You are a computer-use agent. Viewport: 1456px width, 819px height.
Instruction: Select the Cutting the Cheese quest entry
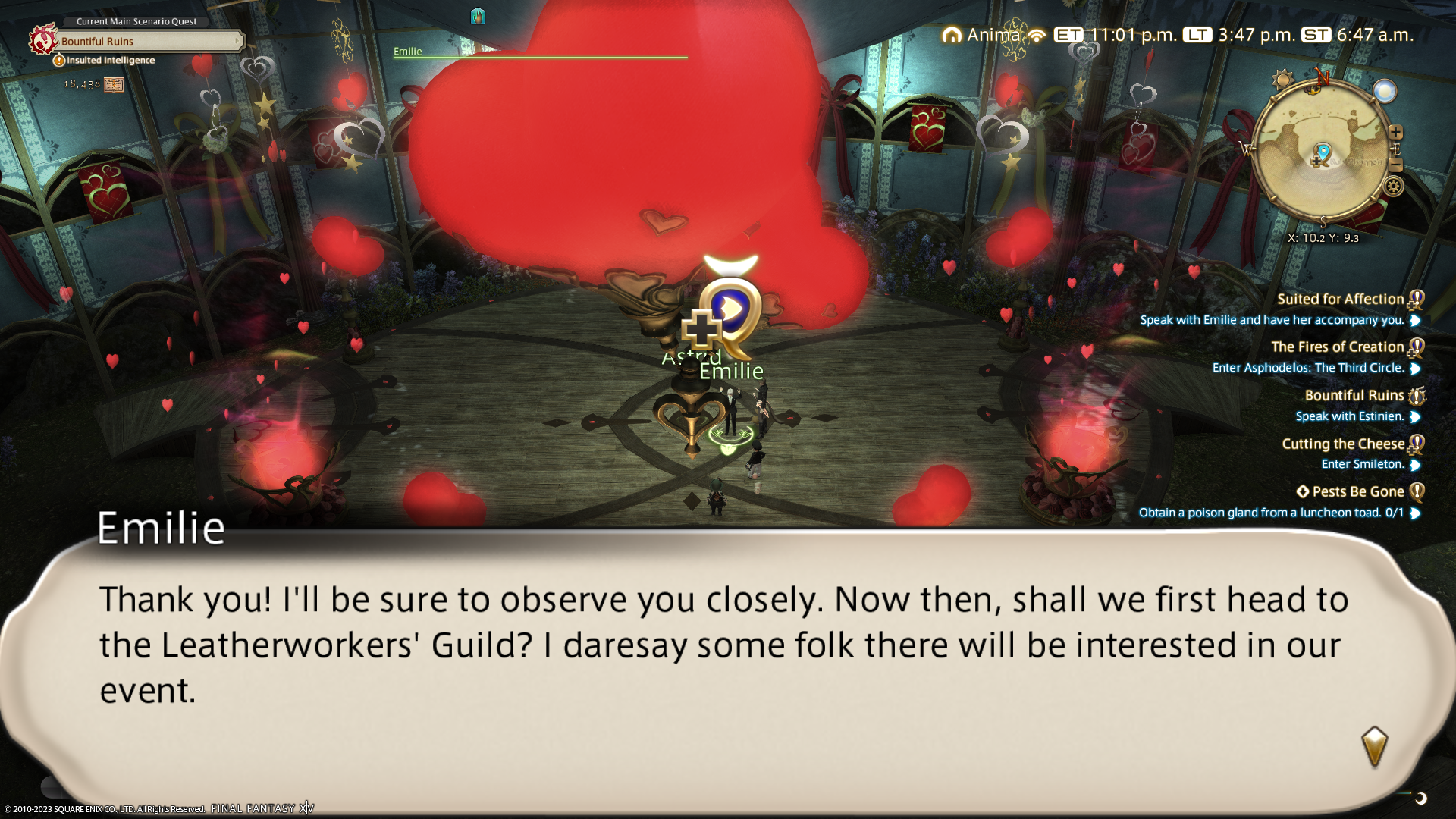coord(1342,444)
